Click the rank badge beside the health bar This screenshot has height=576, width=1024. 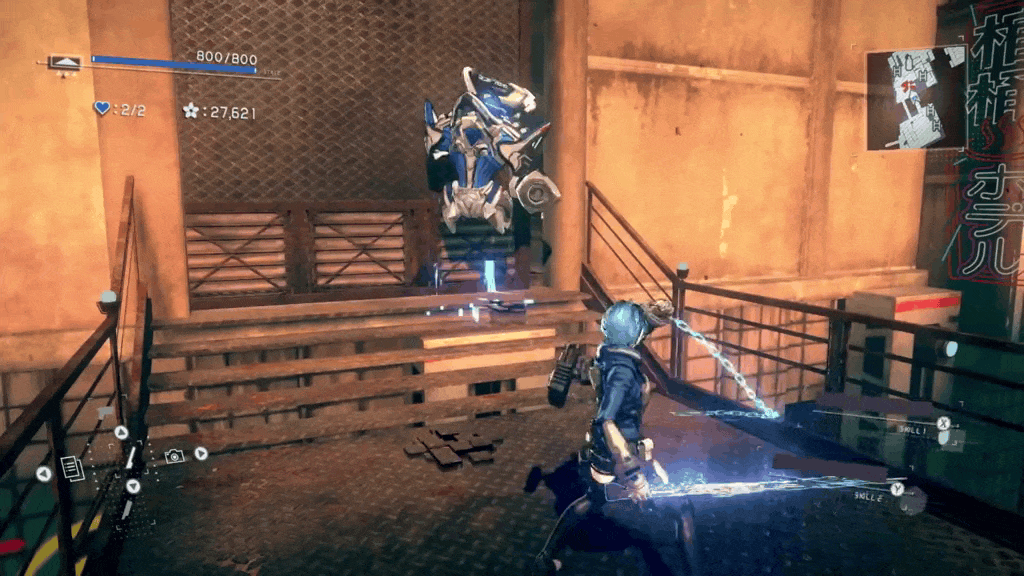(x=66, y=63)
